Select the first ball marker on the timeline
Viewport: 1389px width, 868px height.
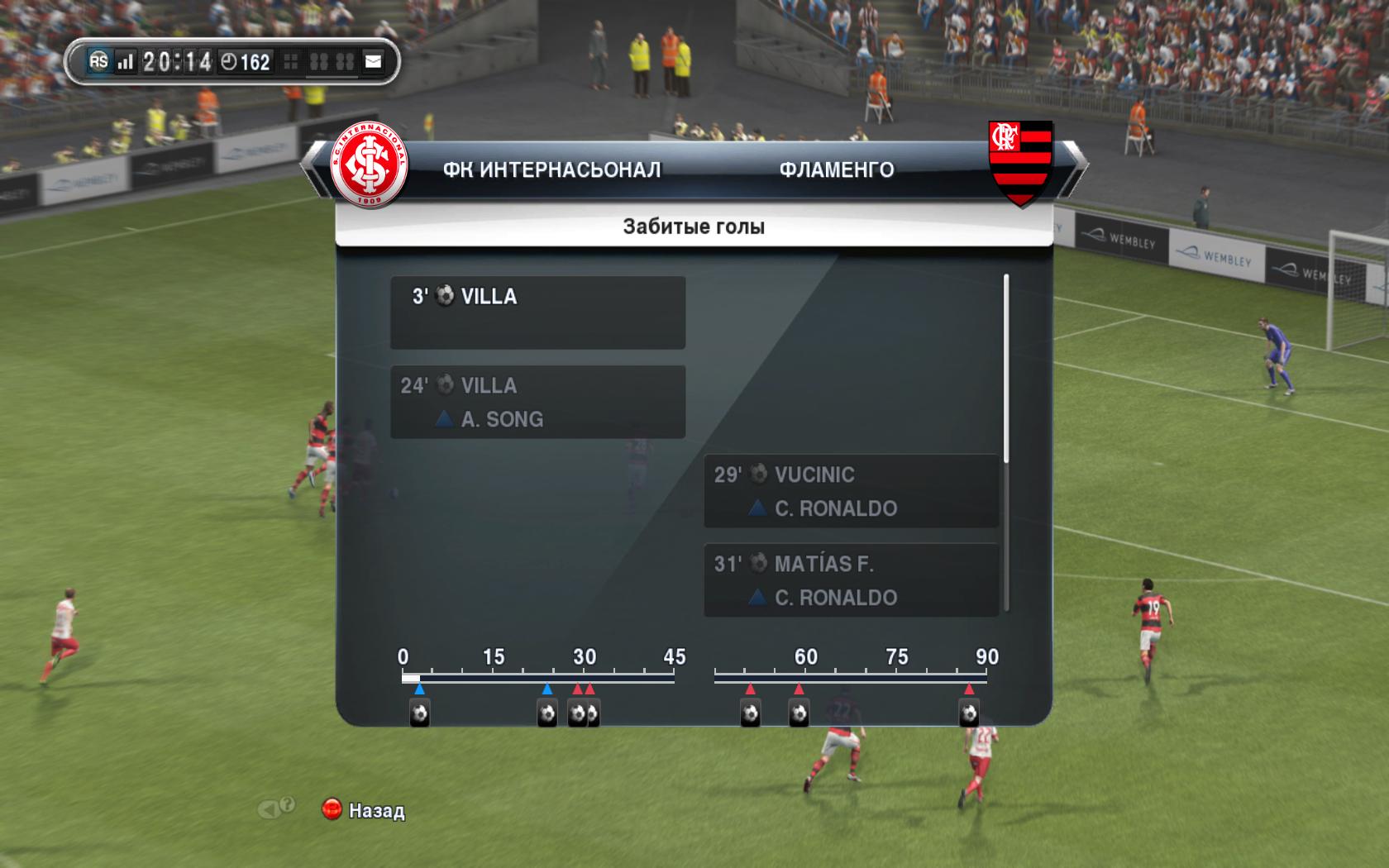click(419, 713)
